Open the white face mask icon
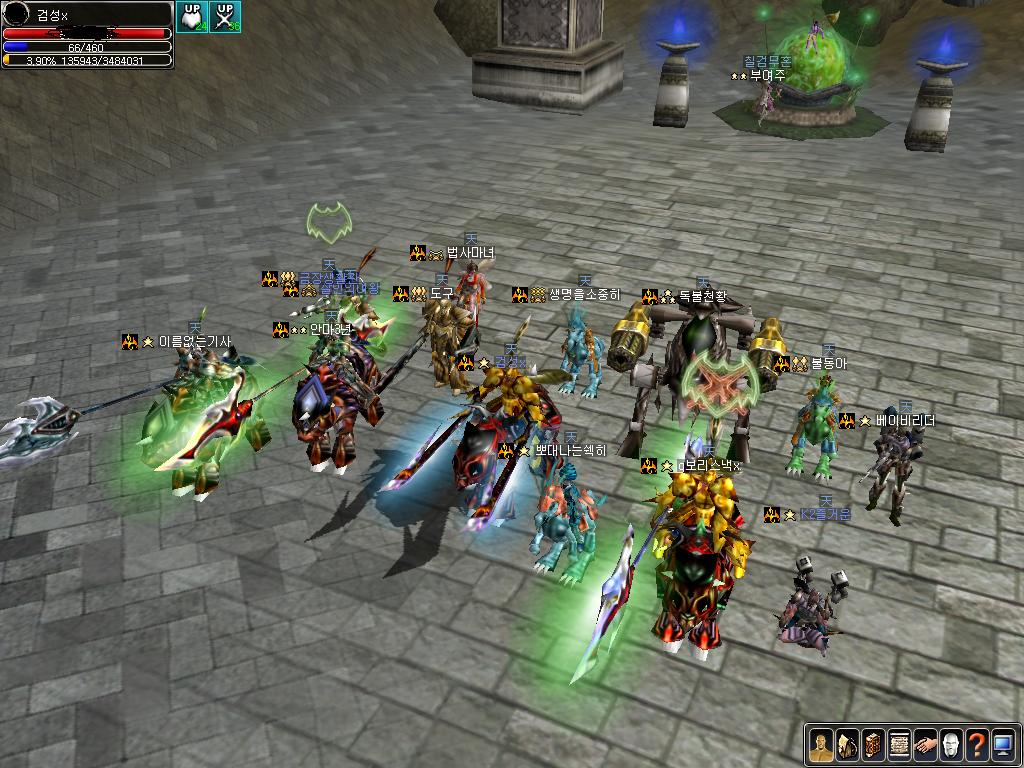 (x=951, y=745)
